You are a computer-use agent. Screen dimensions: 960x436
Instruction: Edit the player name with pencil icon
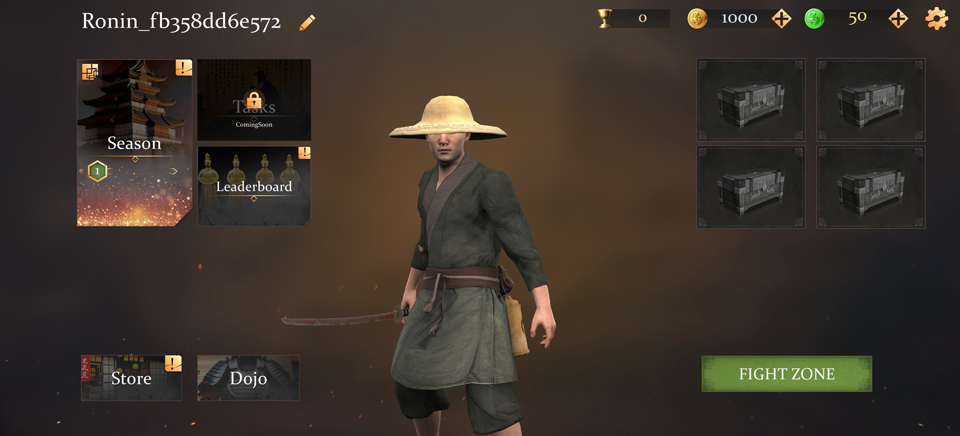tap(308, 22)
